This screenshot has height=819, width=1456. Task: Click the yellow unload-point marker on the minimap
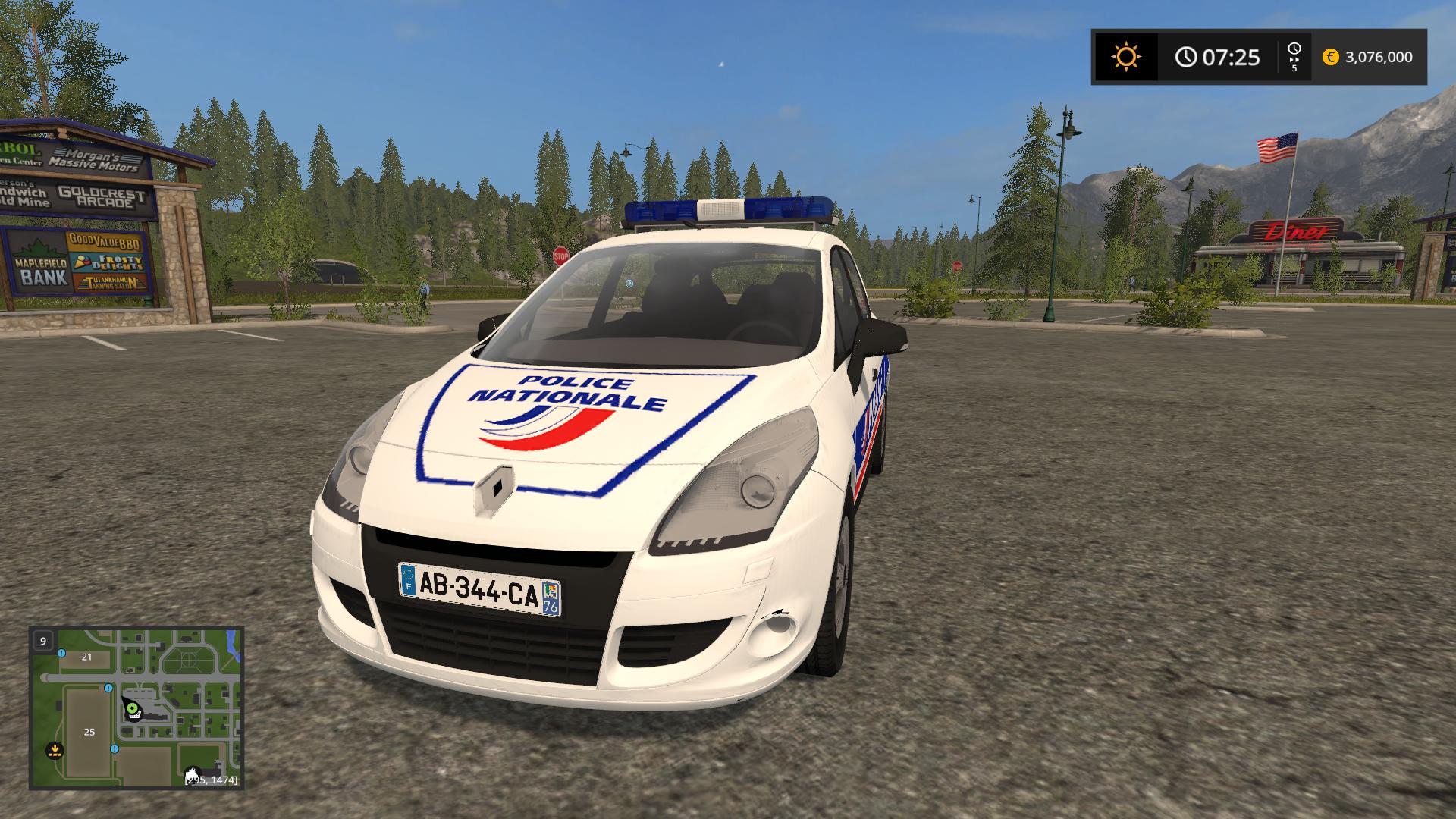54,751
